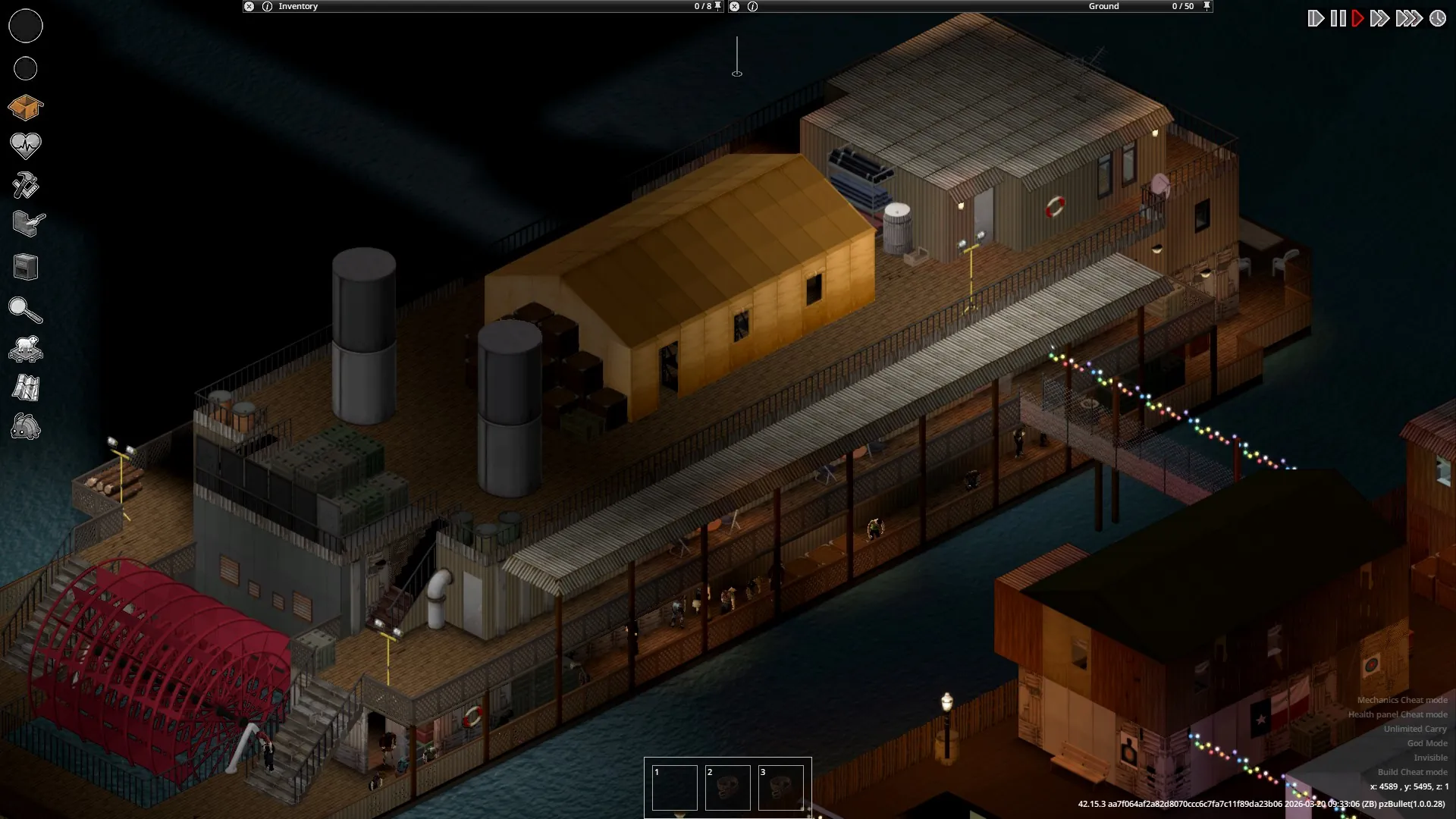1456x819 pixels.
Task: Open the folded map icon
Action: [x=25, y=388]
